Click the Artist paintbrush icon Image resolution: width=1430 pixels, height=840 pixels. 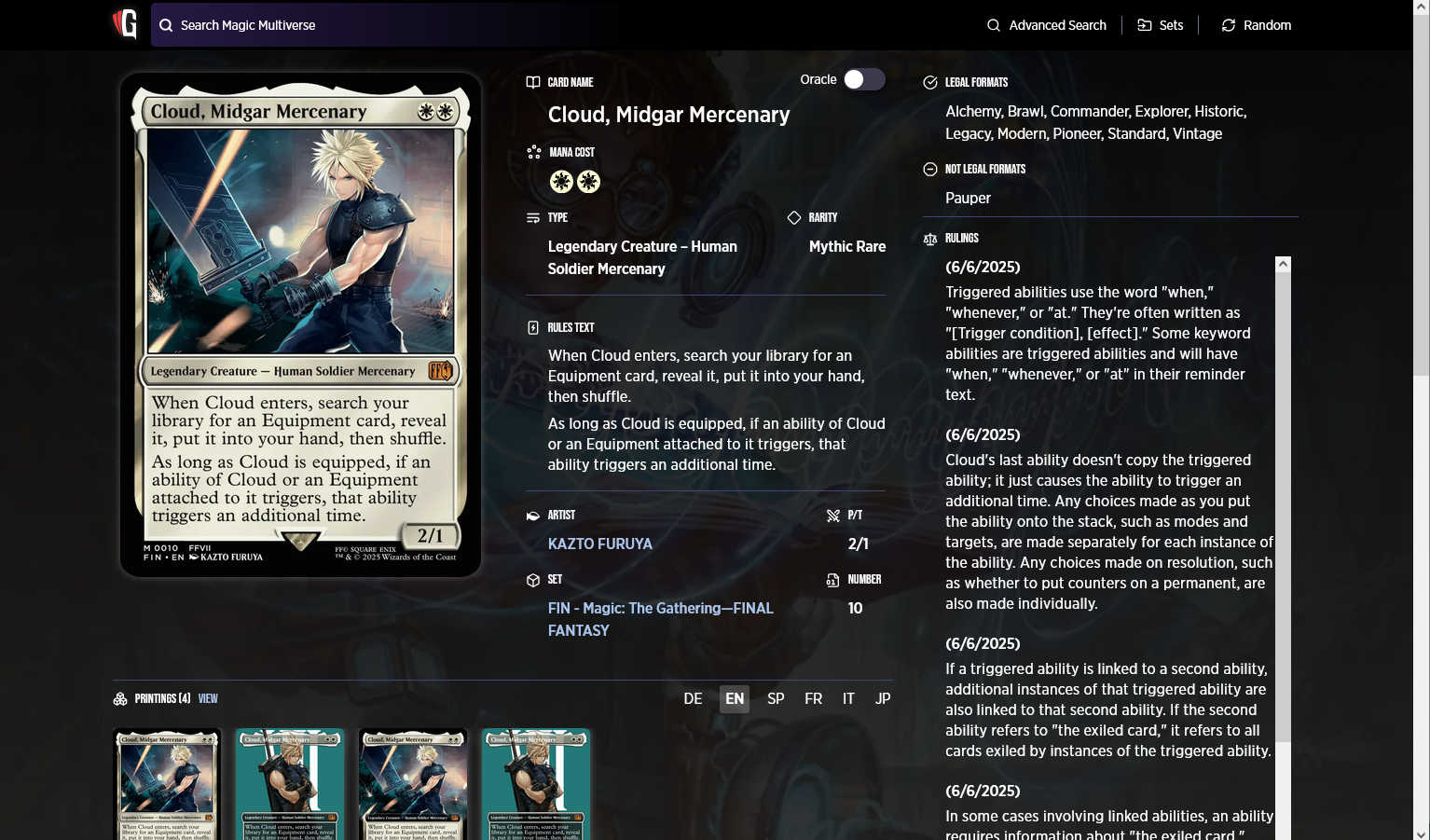click(x=532, y=515)
